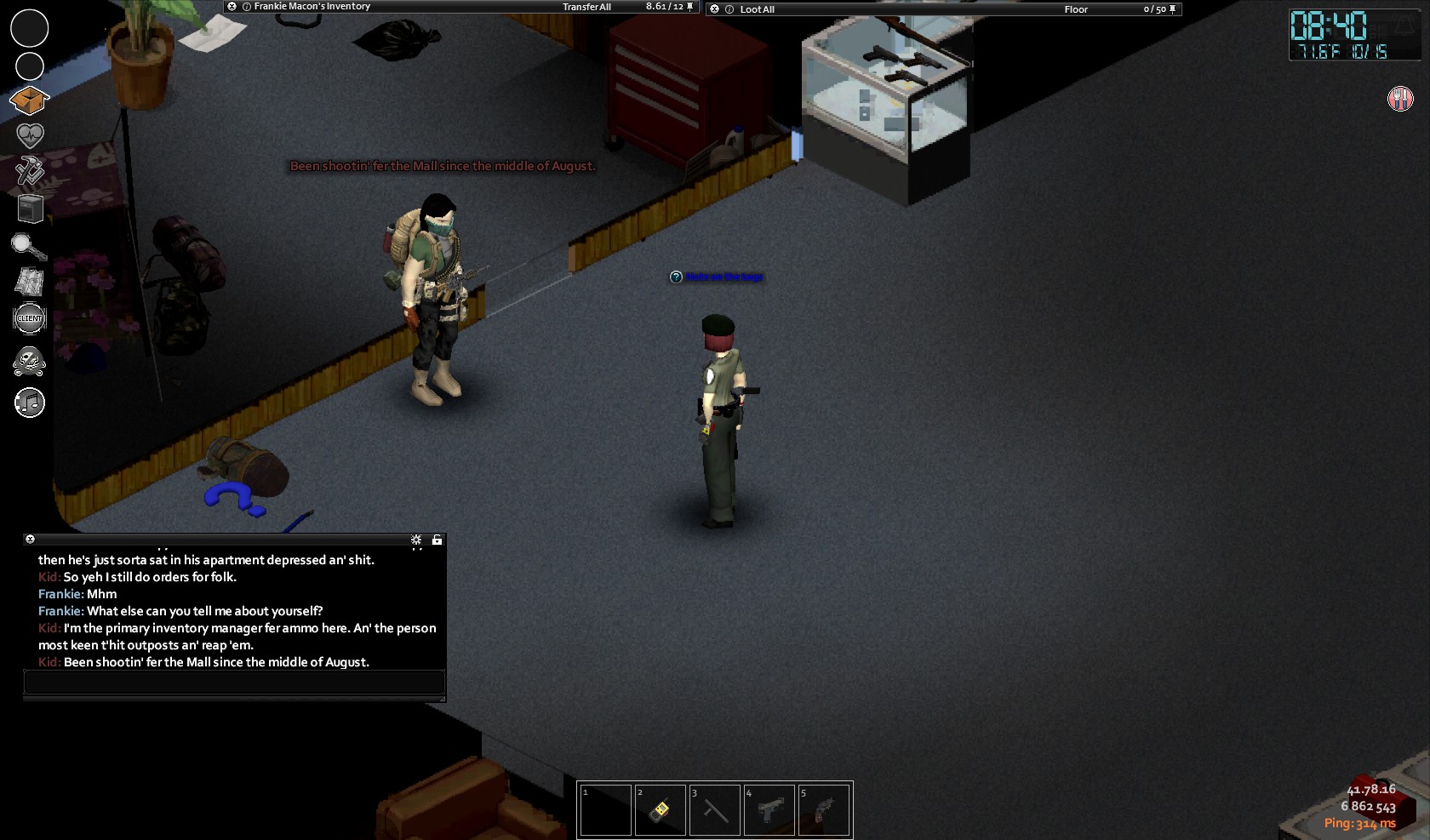Open the world map icon
This screenshot has width=1430, height=840.
click(x=30, y=282)
